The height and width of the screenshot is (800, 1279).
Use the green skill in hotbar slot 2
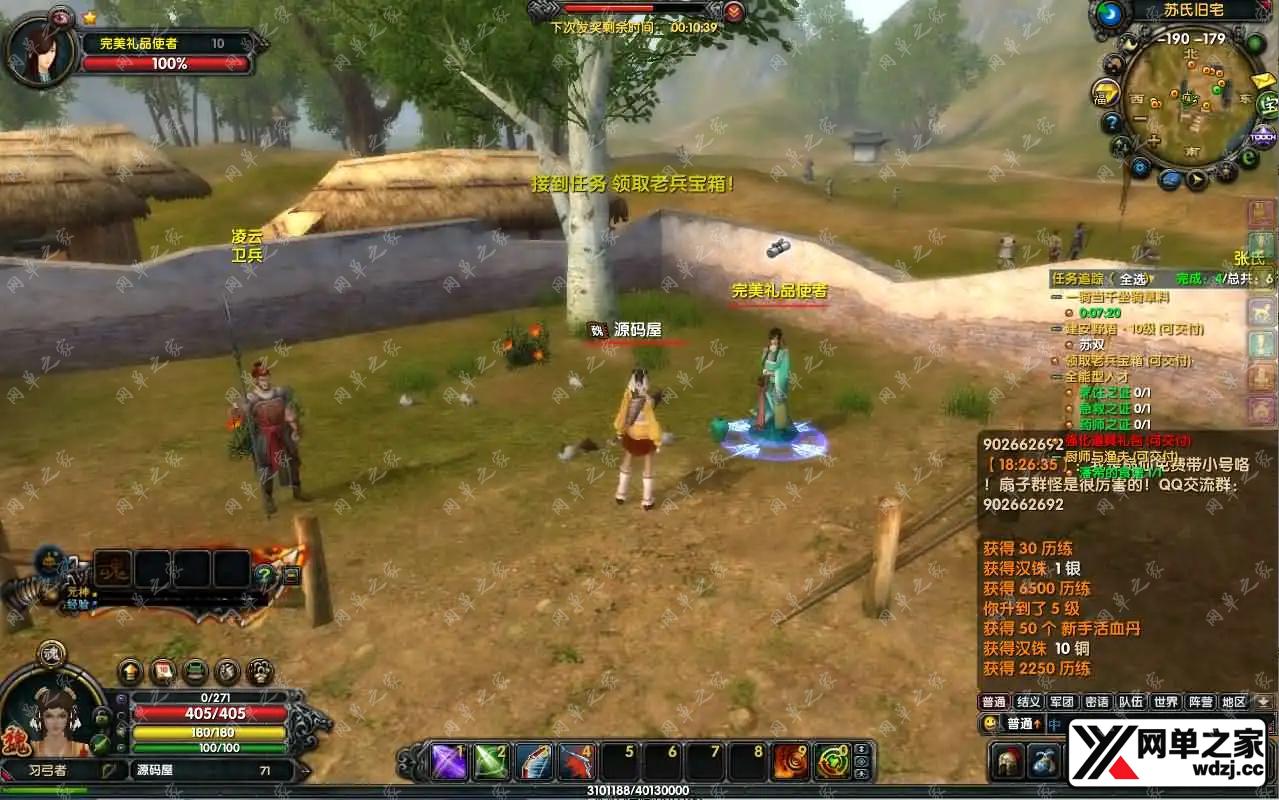pos(491,762)
